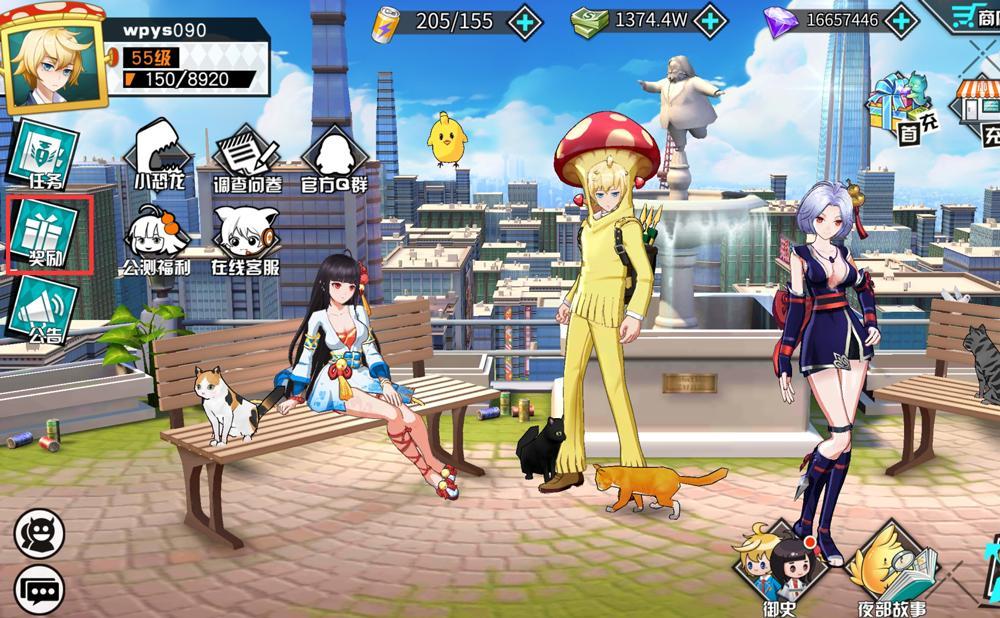
Task: Open 在线客服 online customer service
Action: pyautogui.click(x=245, y=240)
